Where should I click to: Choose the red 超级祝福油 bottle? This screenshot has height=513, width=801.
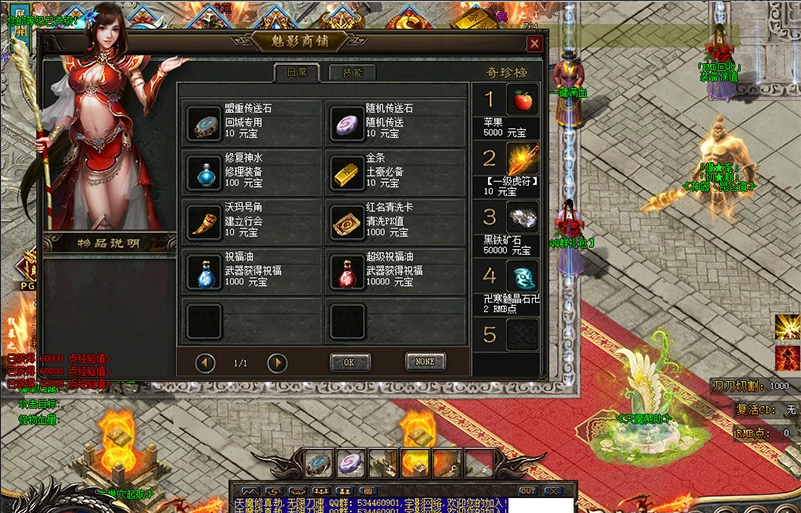tap(346, 271)
